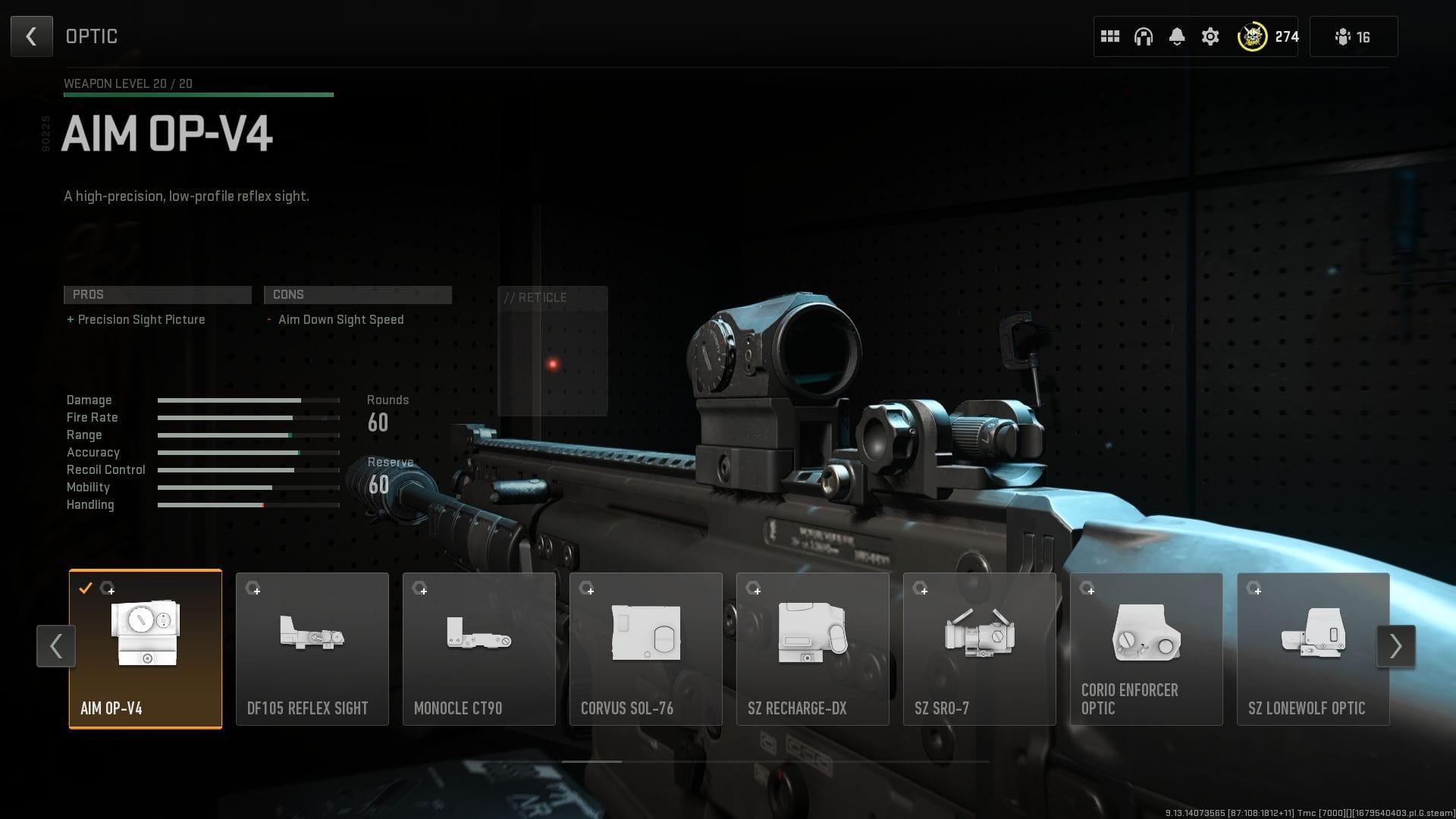1456x819 pixels.
Task: Equip the SZ SRO-7 optic
Action: pyautogui.click(x=979, y=648)
